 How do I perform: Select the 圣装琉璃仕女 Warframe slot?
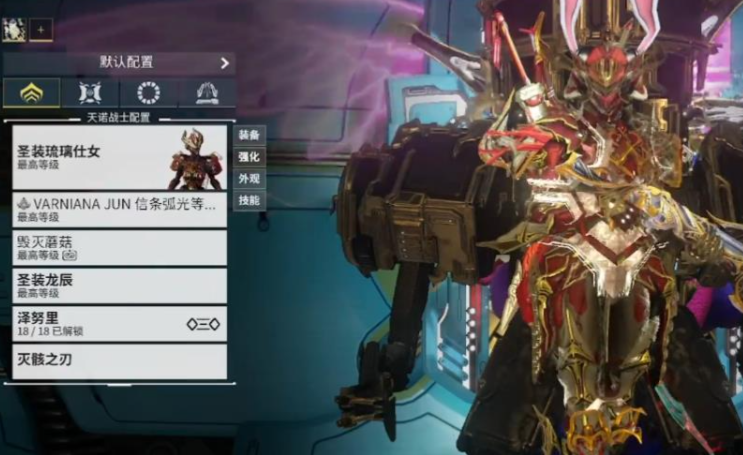(x=119, y=156)
